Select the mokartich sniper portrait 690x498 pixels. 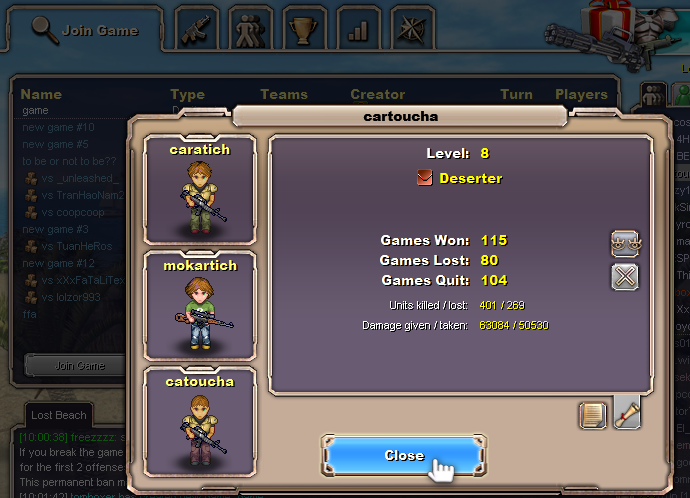pyautogui.click(x=200, y=306)
